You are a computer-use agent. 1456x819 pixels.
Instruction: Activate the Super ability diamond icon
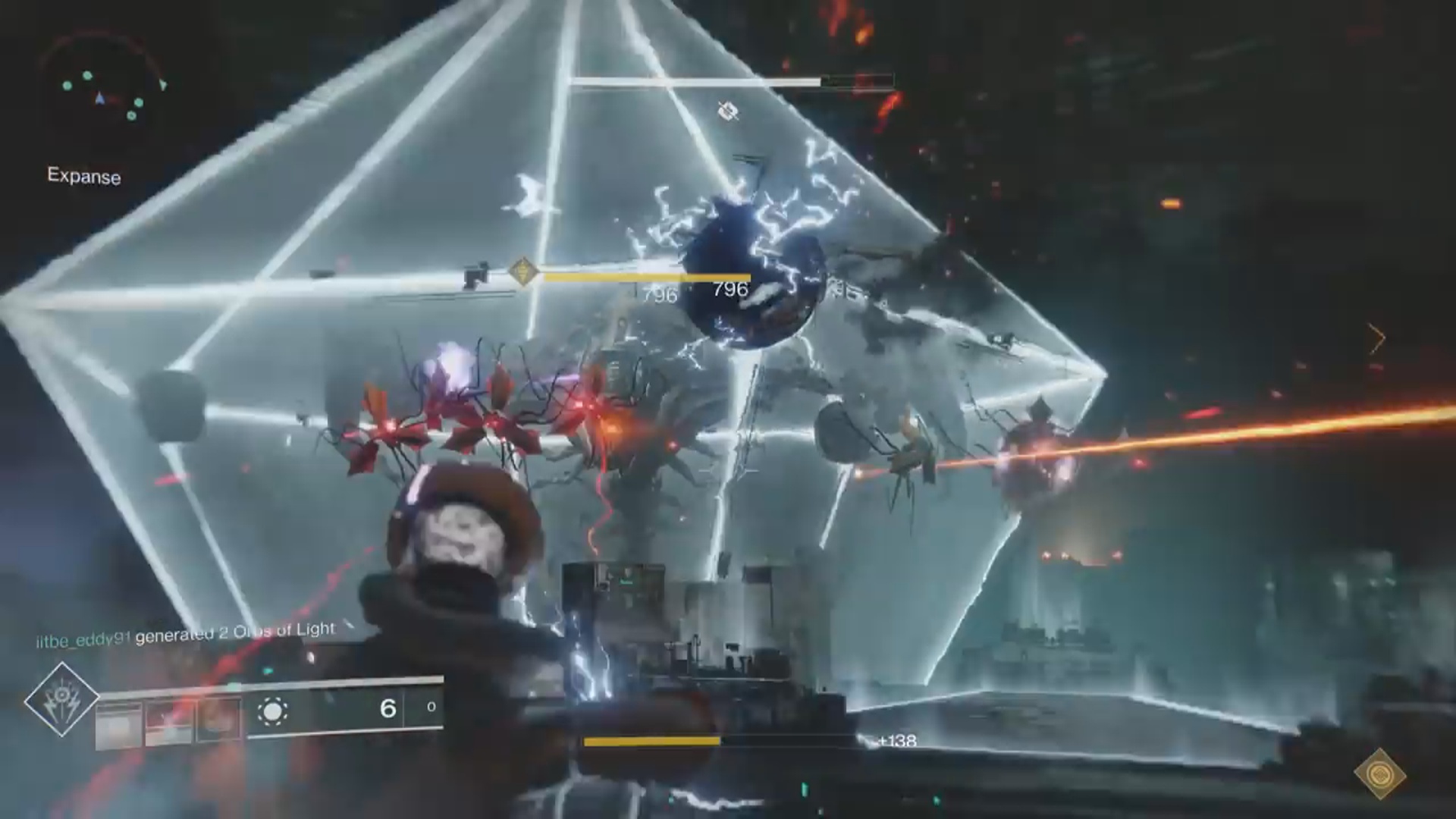[61, 699]
